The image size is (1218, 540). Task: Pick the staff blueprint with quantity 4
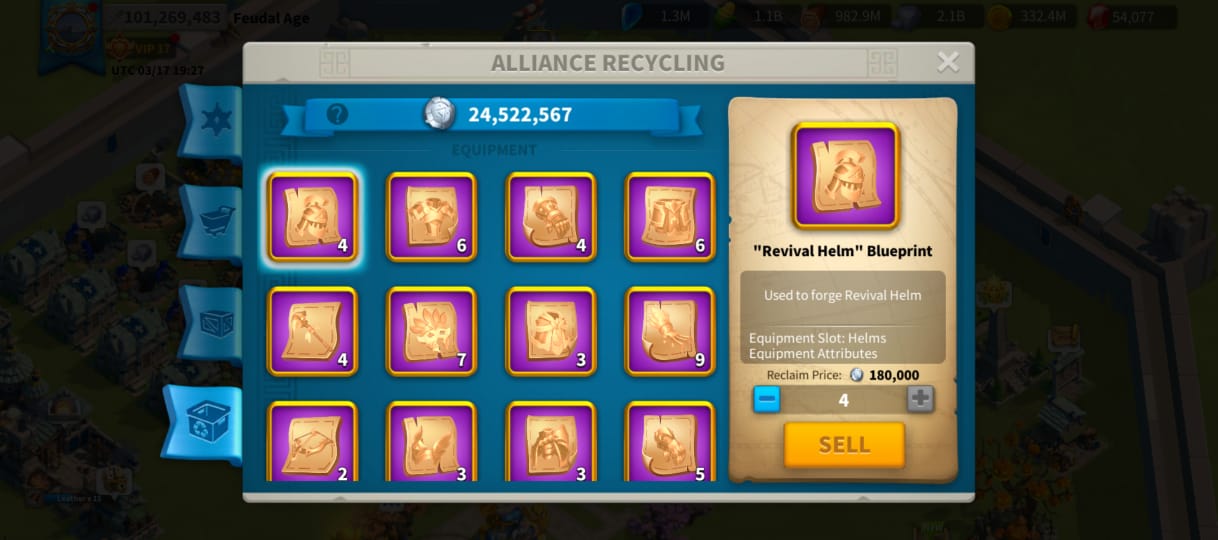tap(313, 332)
